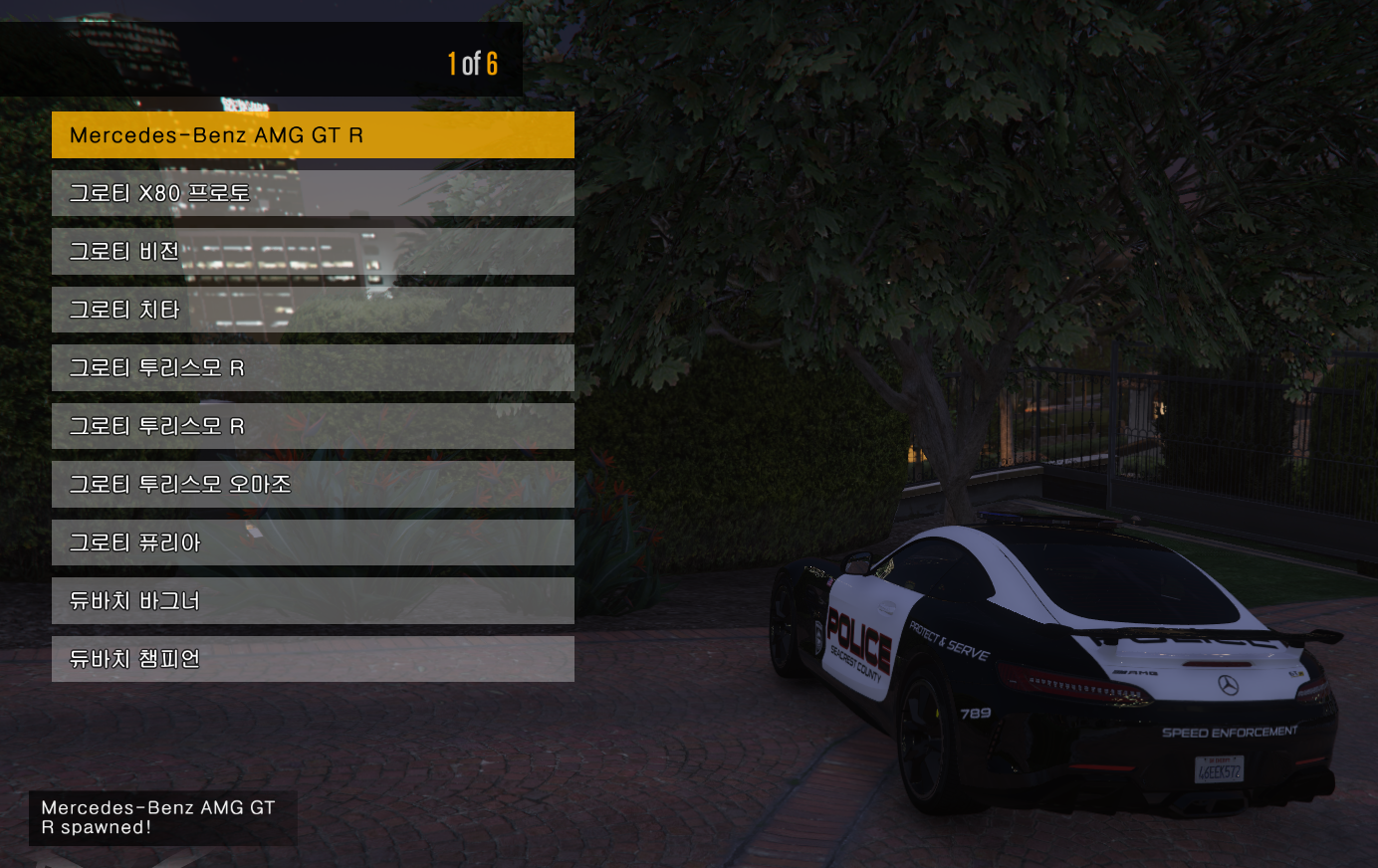The image size is (1378, 868).
Task: Select Mercedes-Benz AMG GT R menu entry
Action: click(x=313, y=135)
